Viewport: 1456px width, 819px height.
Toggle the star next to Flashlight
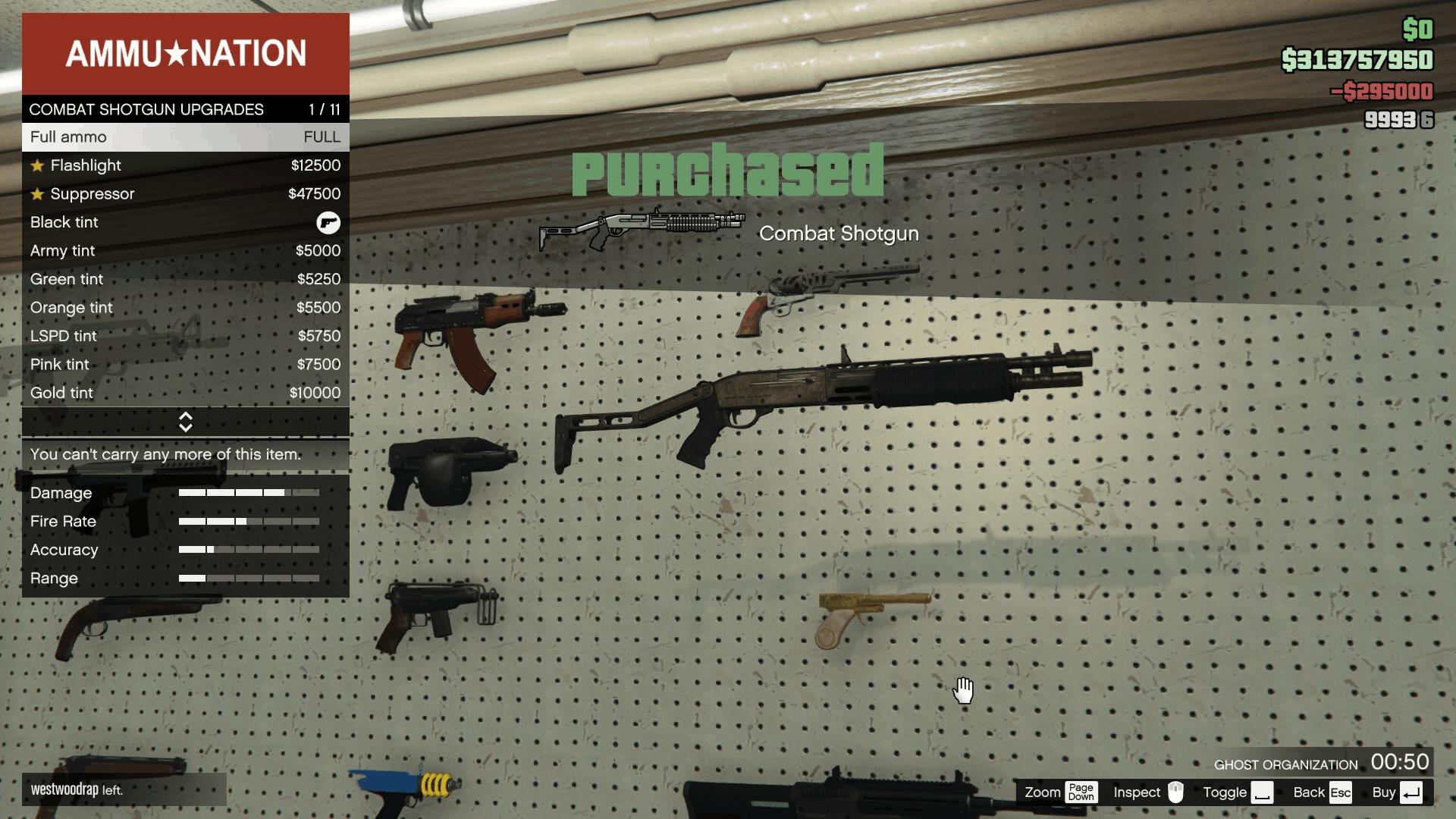pos(36,165)
